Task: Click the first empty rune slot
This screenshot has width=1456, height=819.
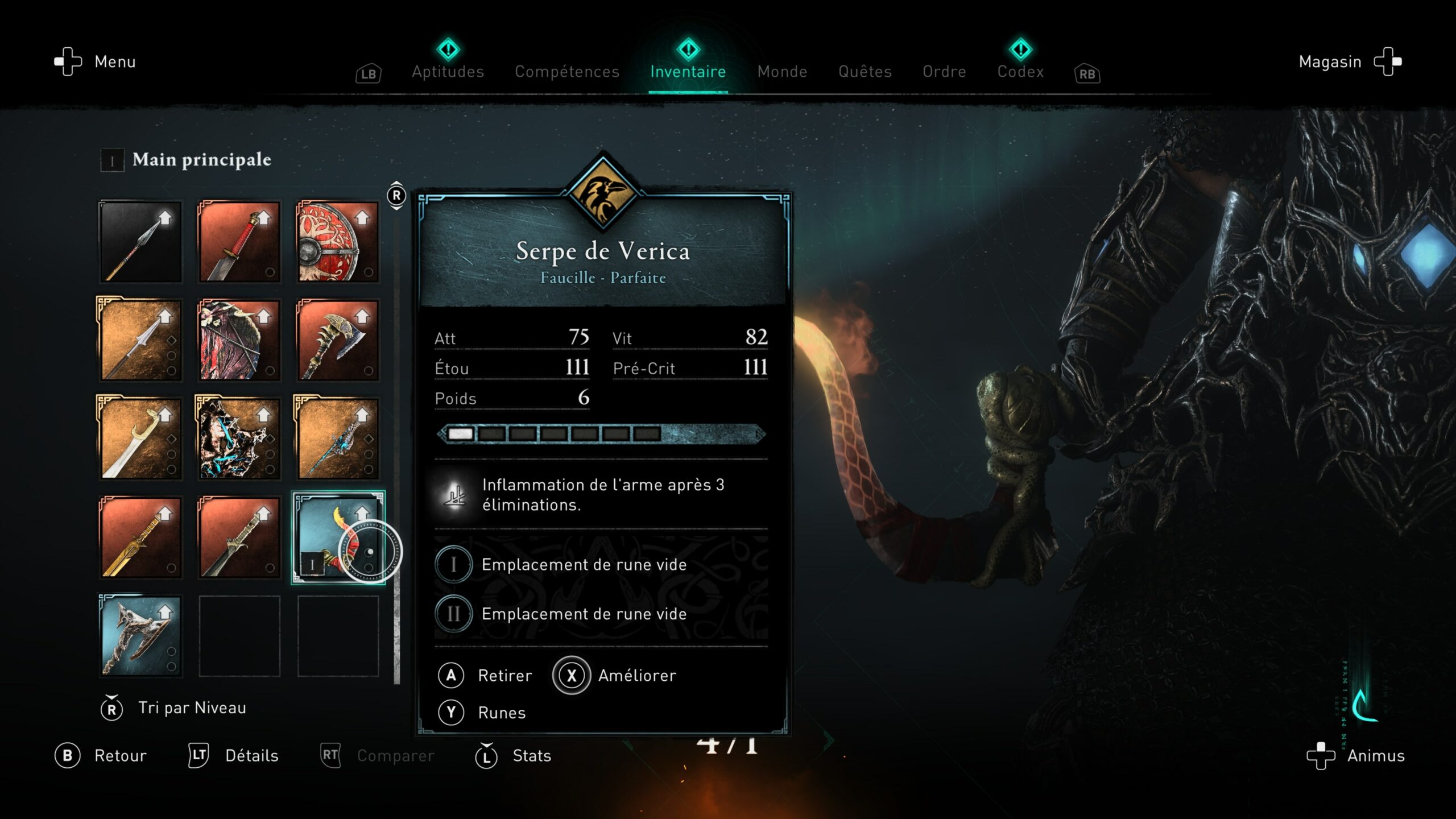Action: click(584, 565)
